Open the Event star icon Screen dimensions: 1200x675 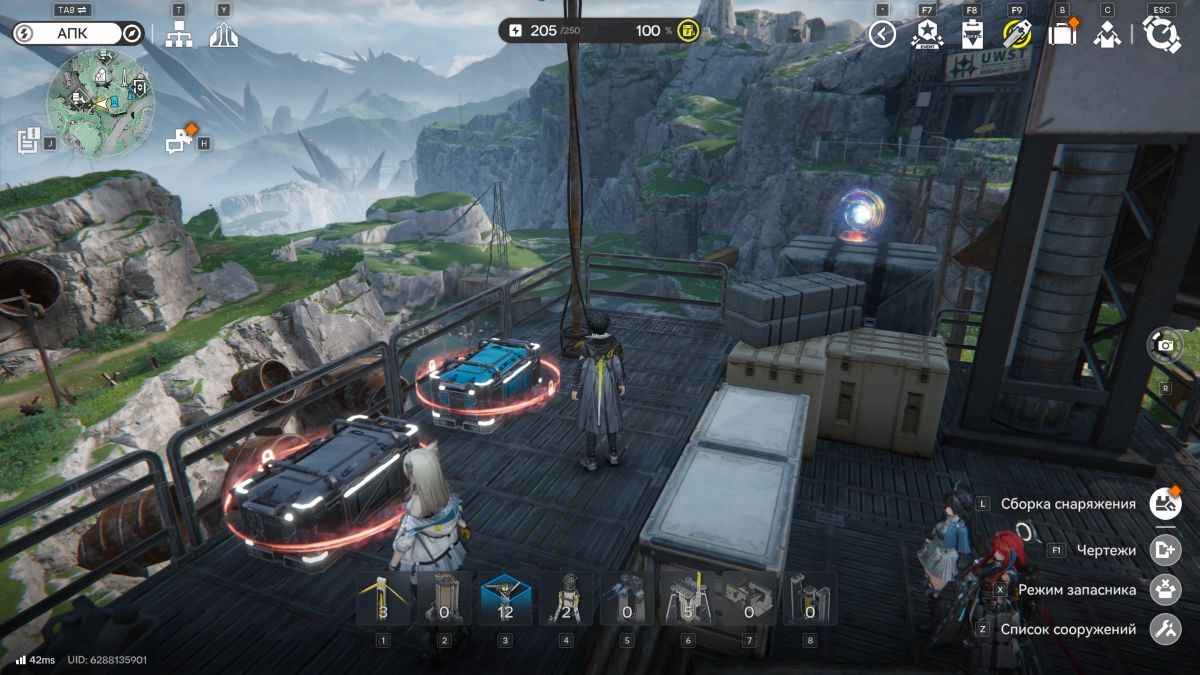926,34
